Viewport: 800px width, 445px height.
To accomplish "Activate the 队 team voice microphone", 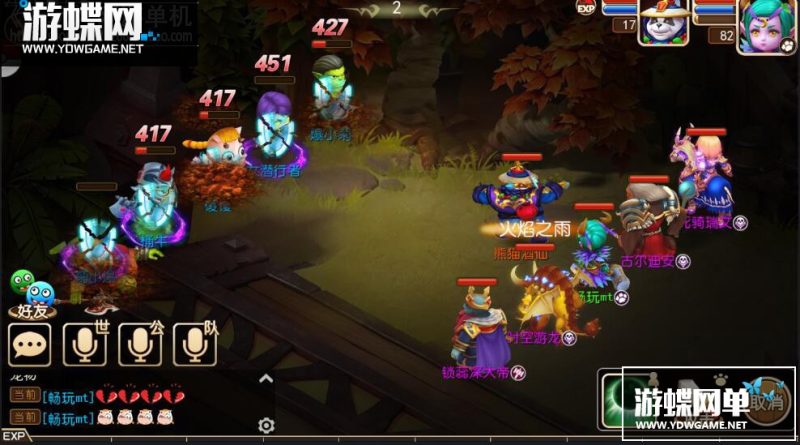I will coord(195,345).
